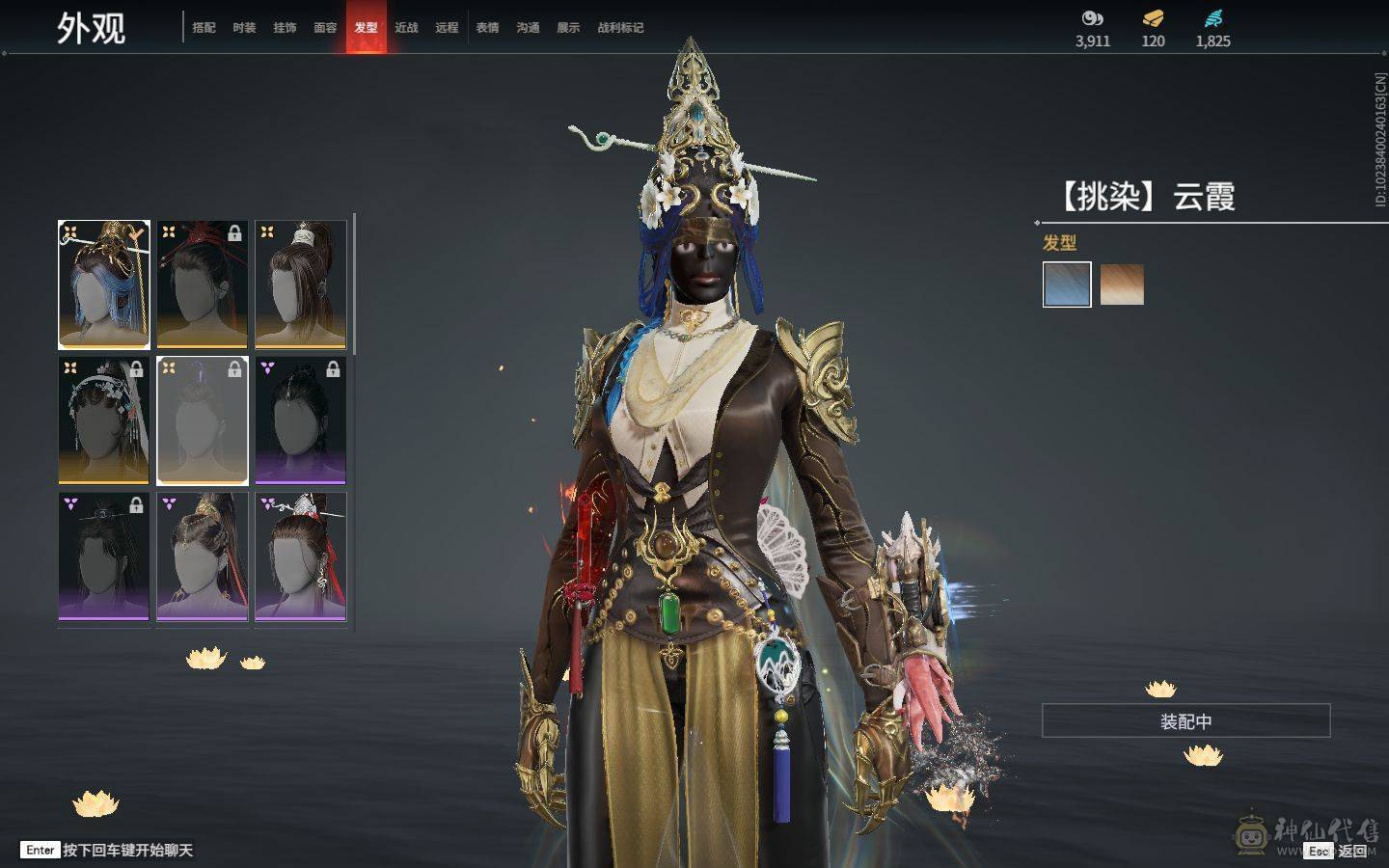
Task: Apply the brown-orange hair dye swatch
Action: [x=1122, y=285]
